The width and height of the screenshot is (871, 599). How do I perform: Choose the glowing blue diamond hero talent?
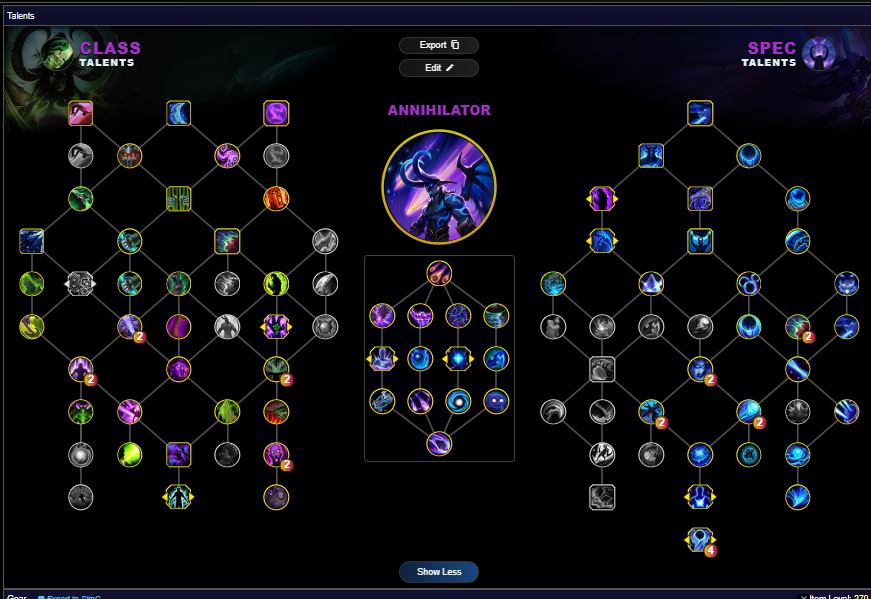458,358
